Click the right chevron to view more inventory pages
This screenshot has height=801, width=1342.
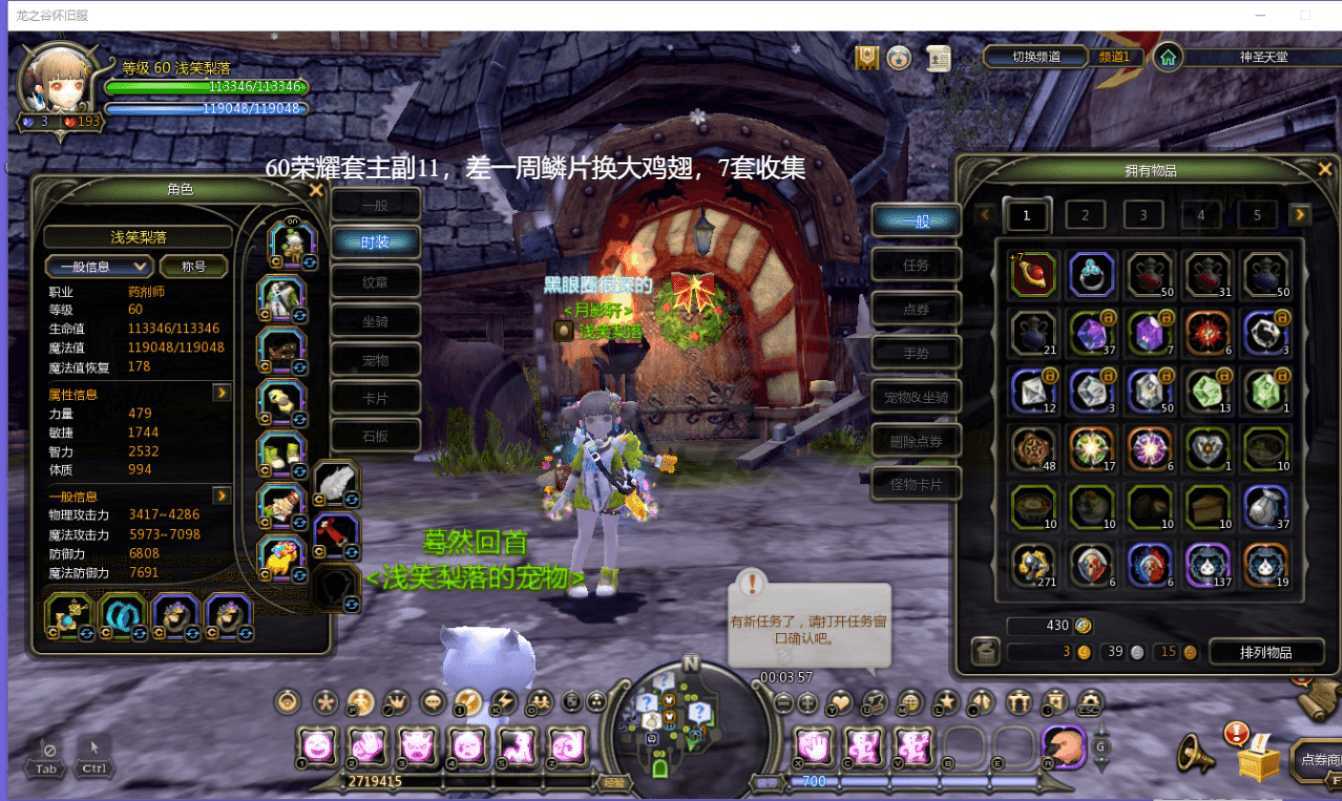[x=1300, y=214]
